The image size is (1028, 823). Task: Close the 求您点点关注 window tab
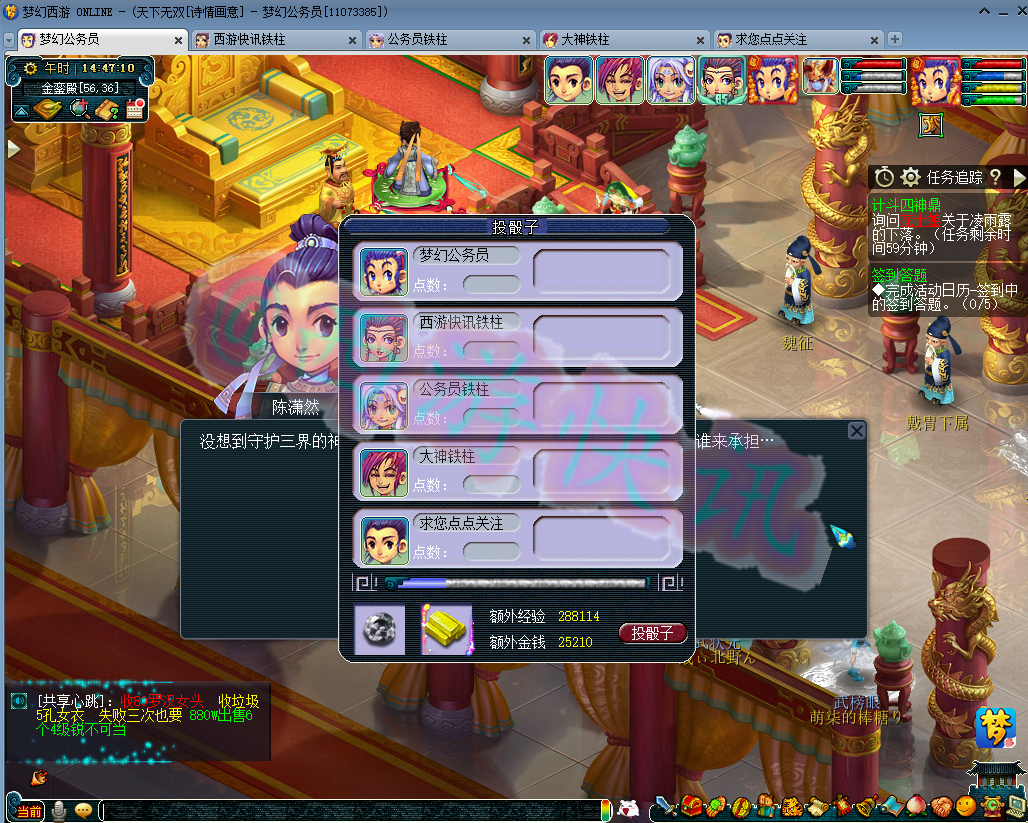tap(874, 40)
